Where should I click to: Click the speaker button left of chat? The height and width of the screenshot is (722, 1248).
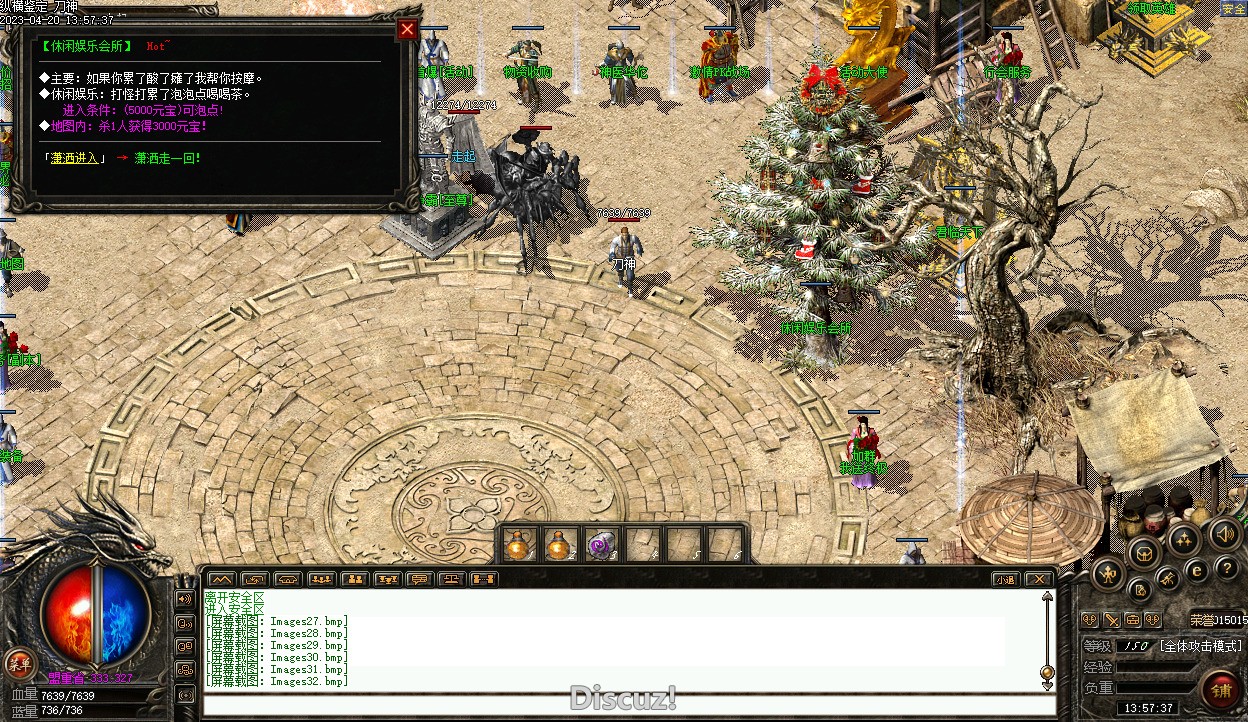(x=185, y=598)
